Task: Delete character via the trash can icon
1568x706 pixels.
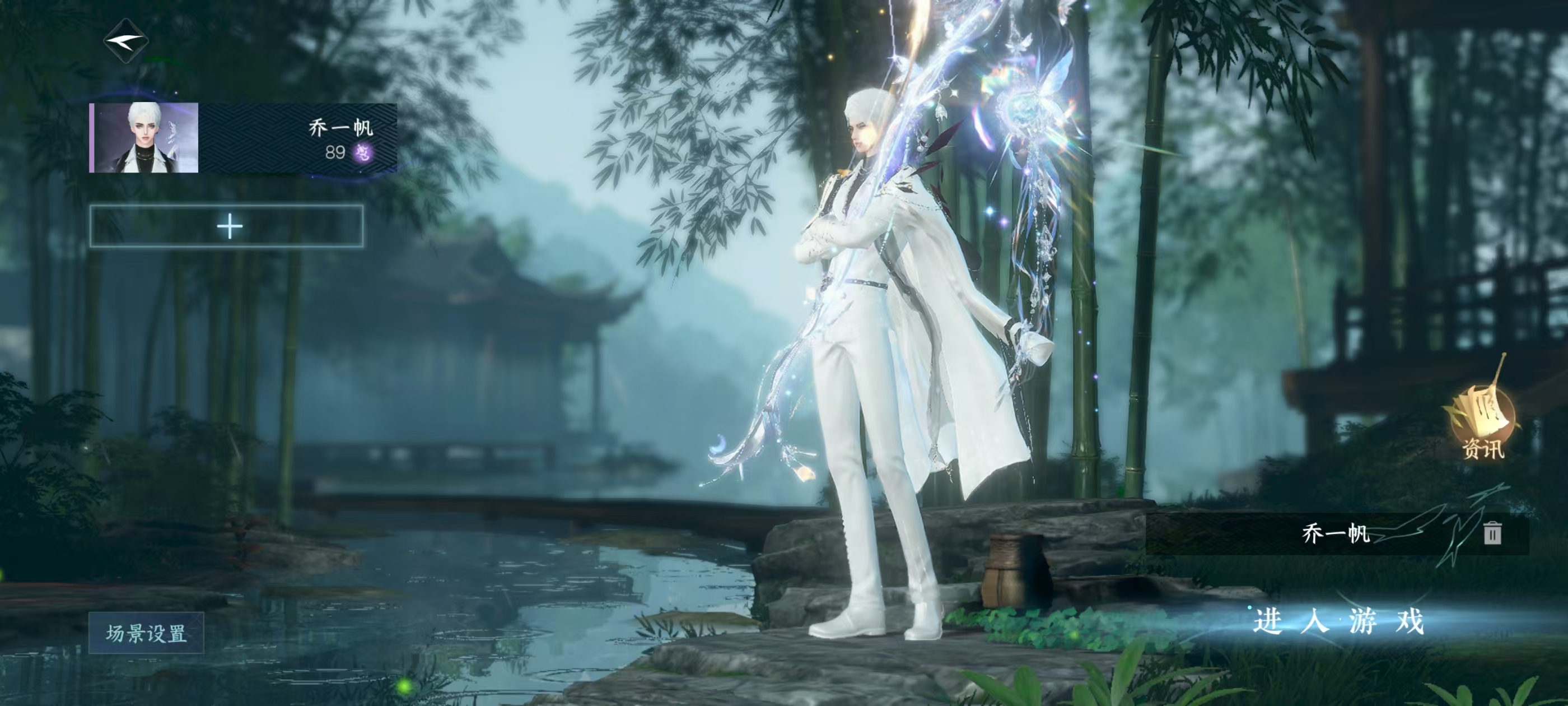Action: [x=1492, y=533]
